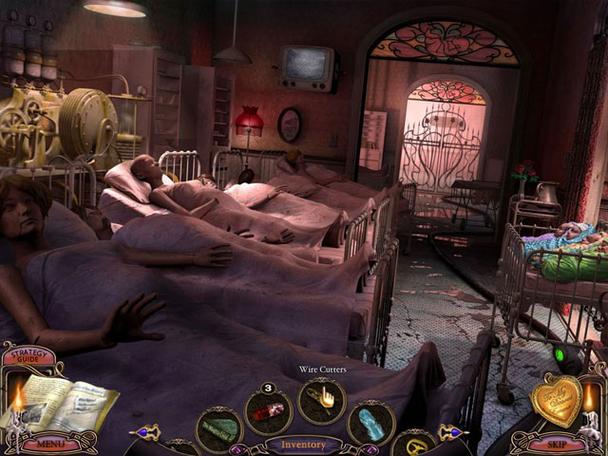Click the Inventory label bar
The width and height of the screenshot is (608, 456).
coord(302,443)
